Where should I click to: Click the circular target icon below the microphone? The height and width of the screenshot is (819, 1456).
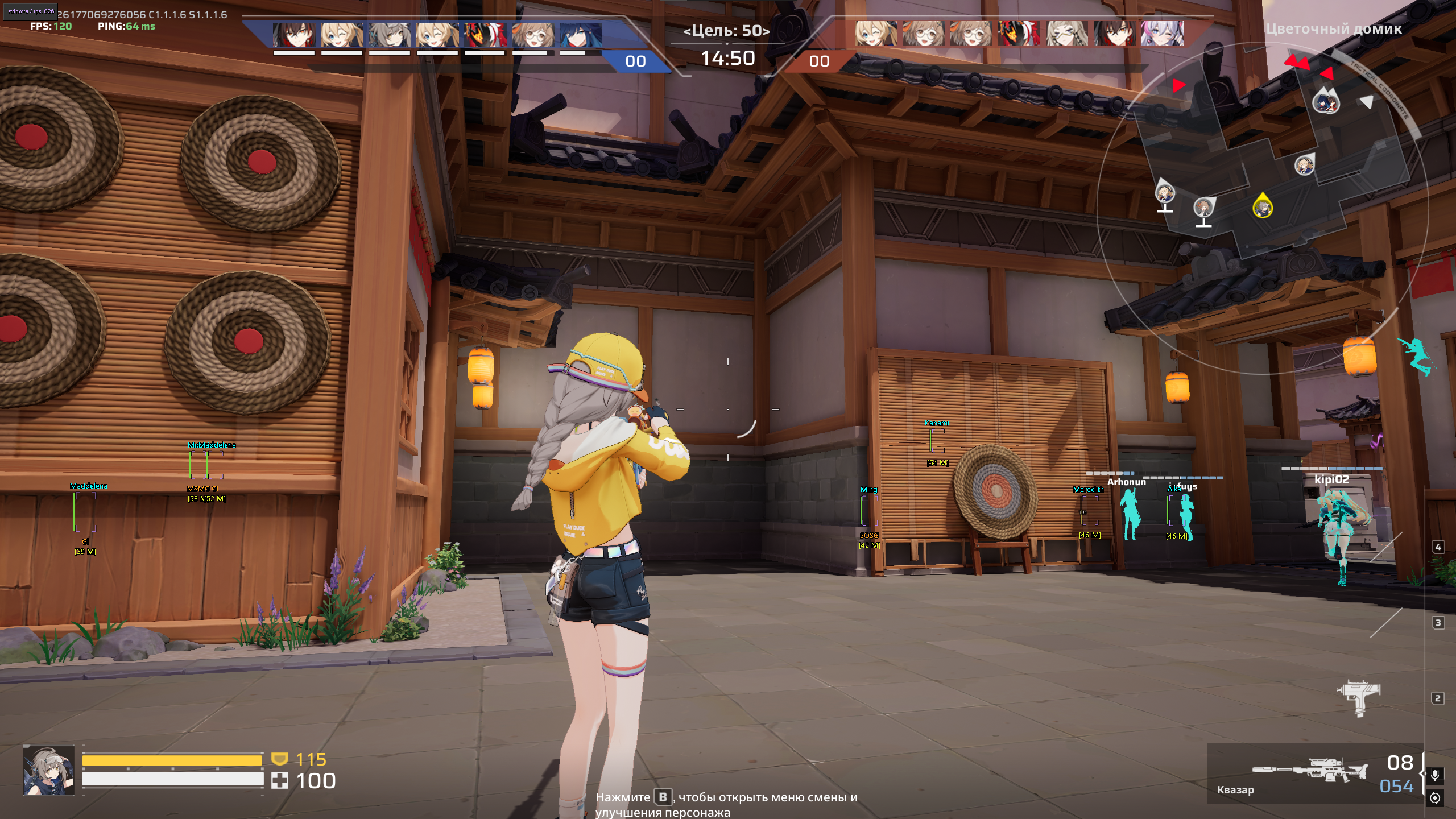(x=1435, y=798)
